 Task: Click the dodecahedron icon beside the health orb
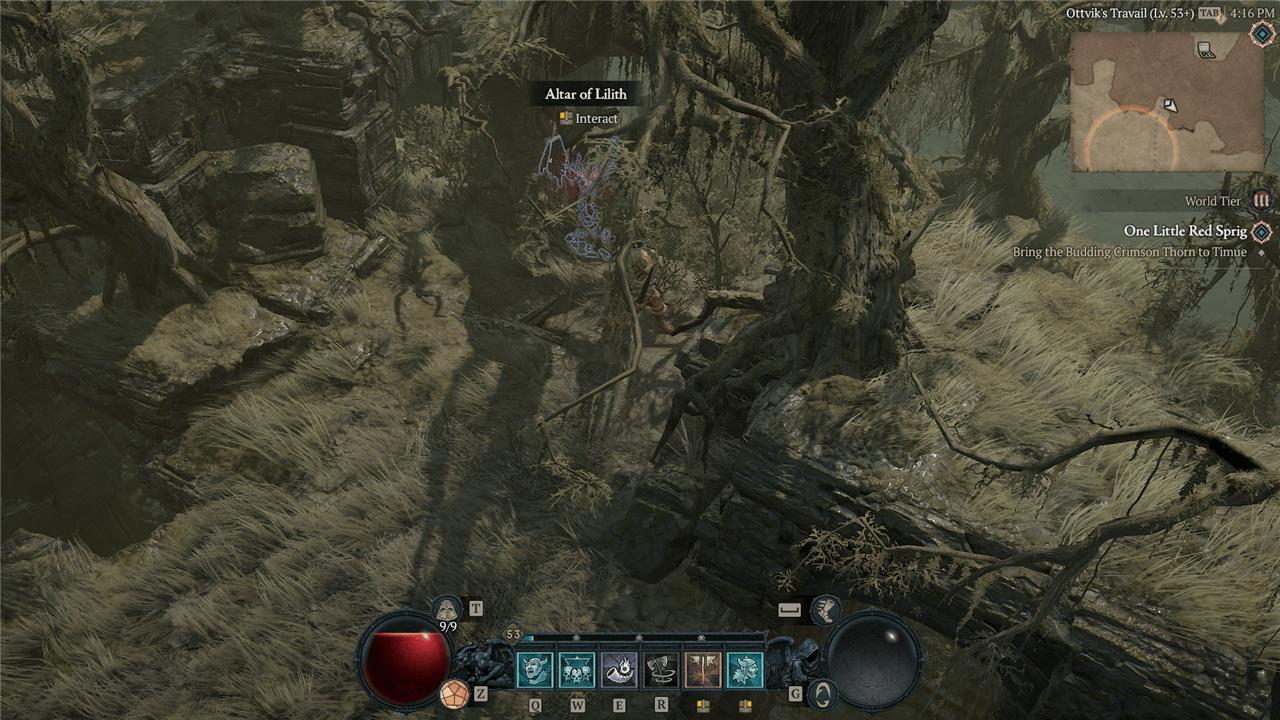(453, 692)
